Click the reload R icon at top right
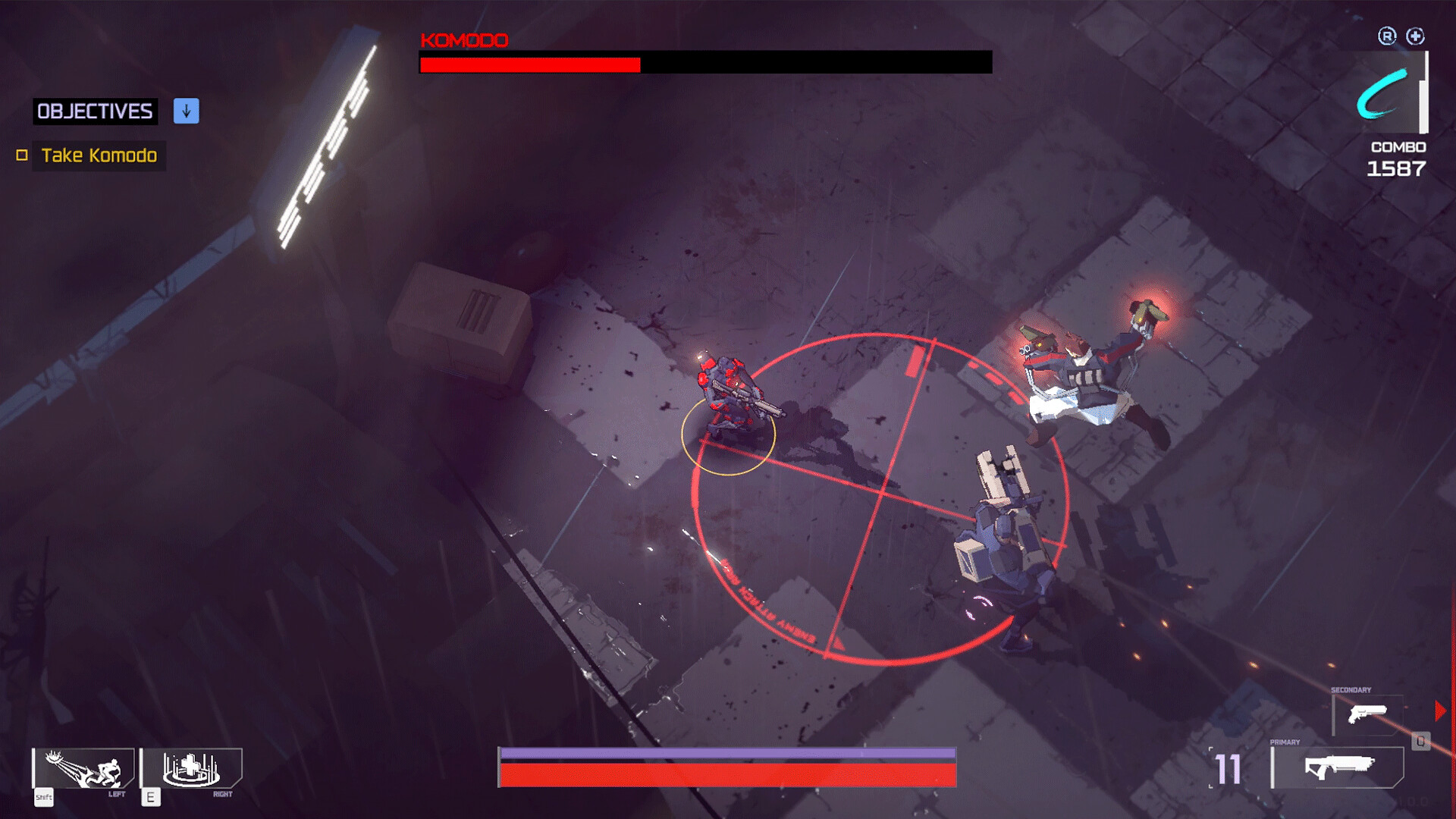 (x=1386, y=36)
